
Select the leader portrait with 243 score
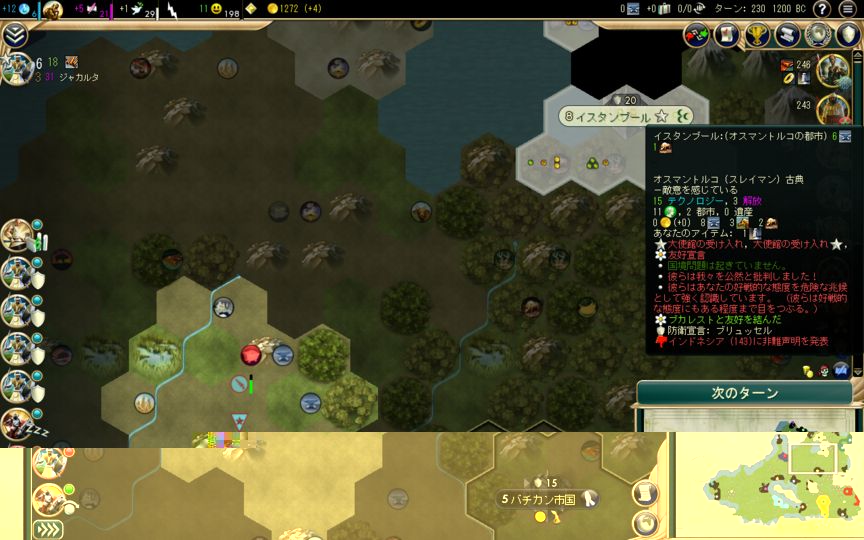pos(833,108)
